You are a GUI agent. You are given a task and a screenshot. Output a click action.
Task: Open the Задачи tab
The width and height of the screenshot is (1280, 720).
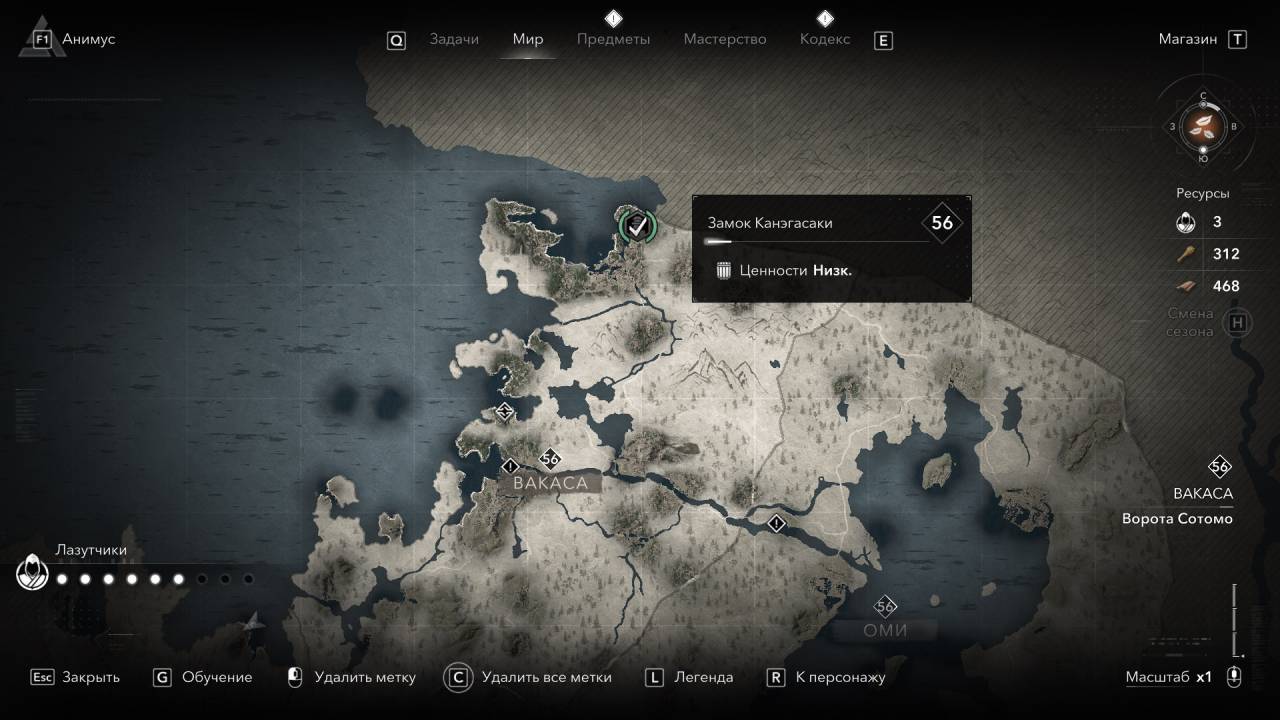(x=454, y=39)
